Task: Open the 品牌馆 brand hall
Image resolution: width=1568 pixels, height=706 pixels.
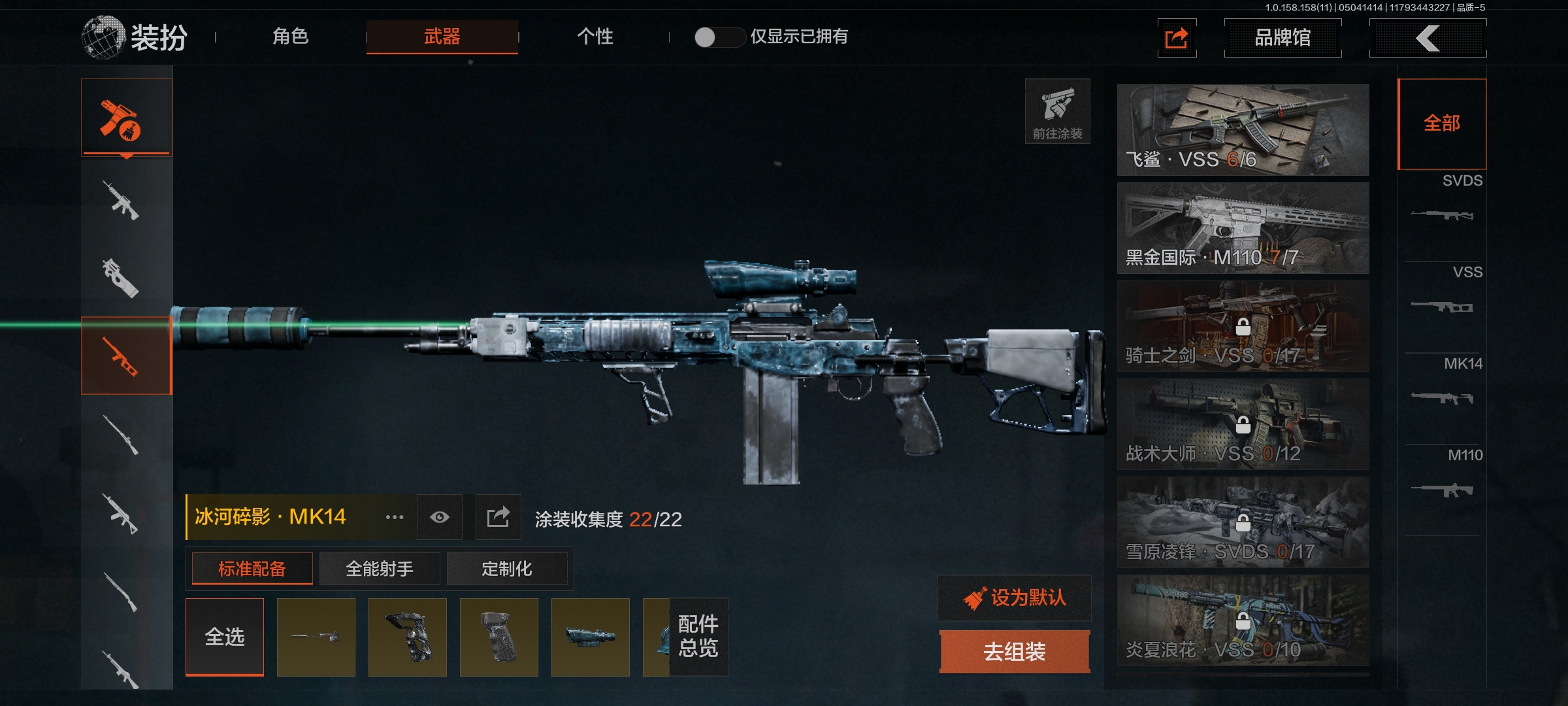Action: coord(1282,38)
